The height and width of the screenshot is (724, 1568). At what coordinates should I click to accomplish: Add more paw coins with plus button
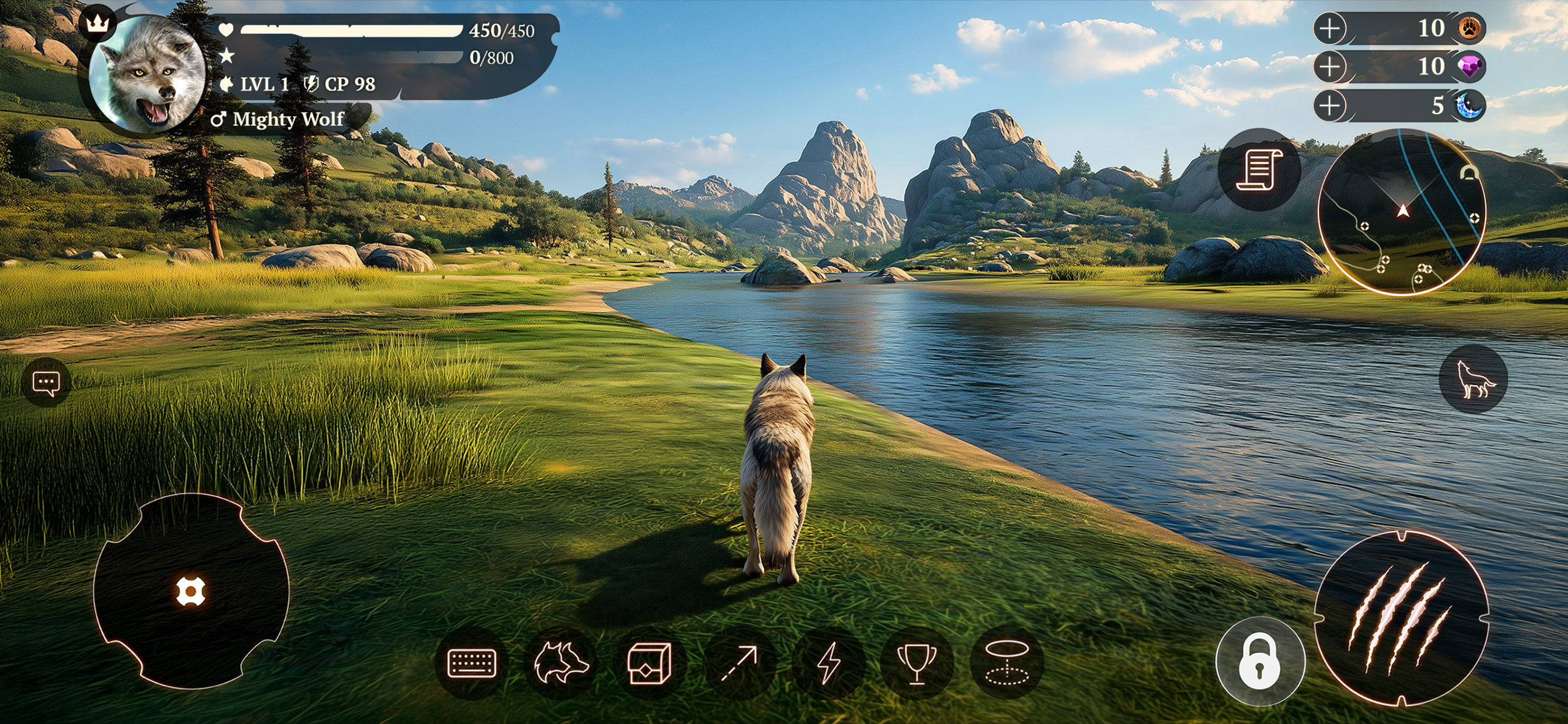pos(1329,29)
